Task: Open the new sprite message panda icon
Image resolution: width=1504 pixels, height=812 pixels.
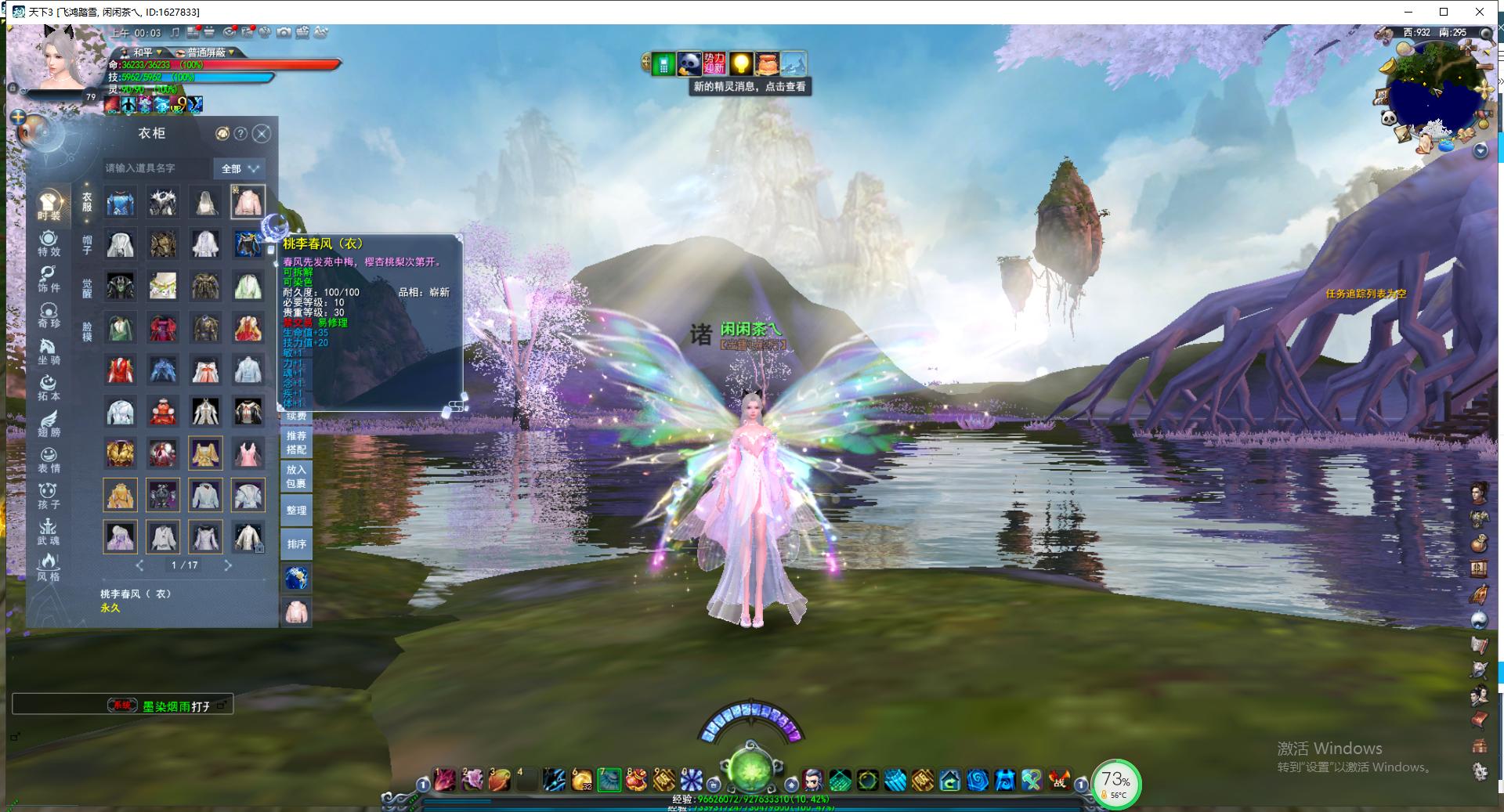Action: click(x=689, y=63)
